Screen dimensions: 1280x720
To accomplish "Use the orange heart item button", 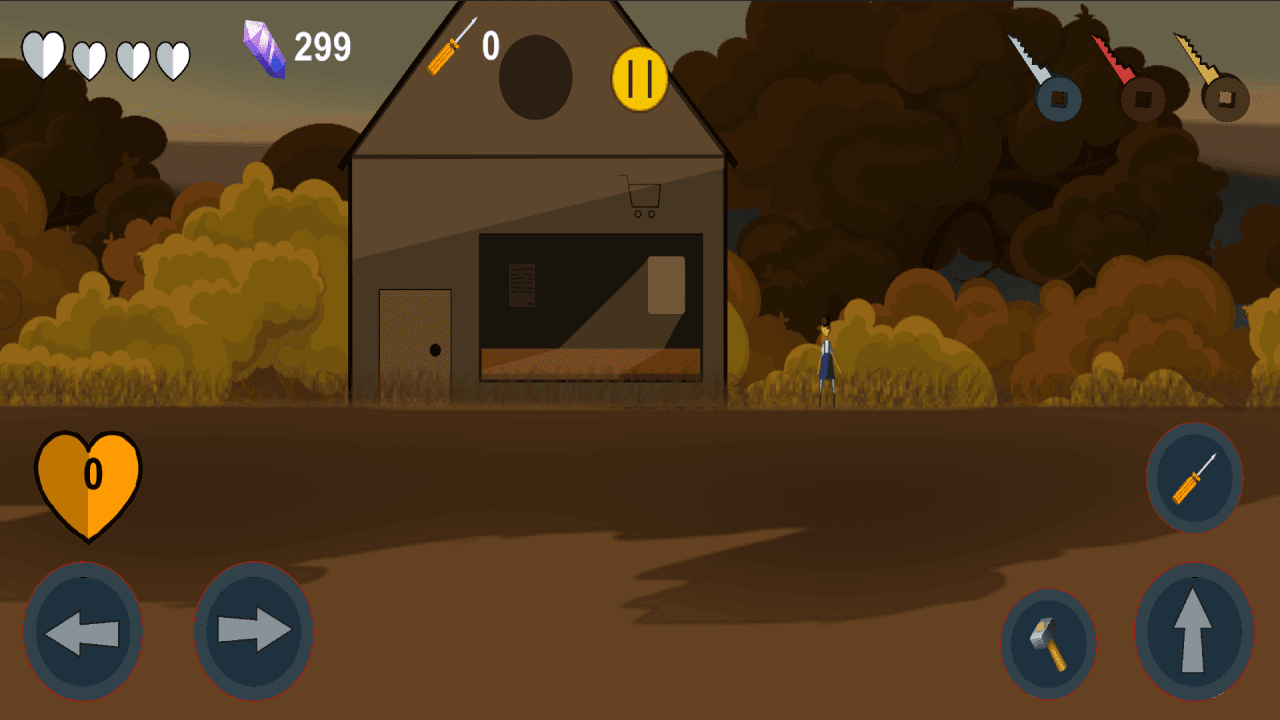I will 88,483.
